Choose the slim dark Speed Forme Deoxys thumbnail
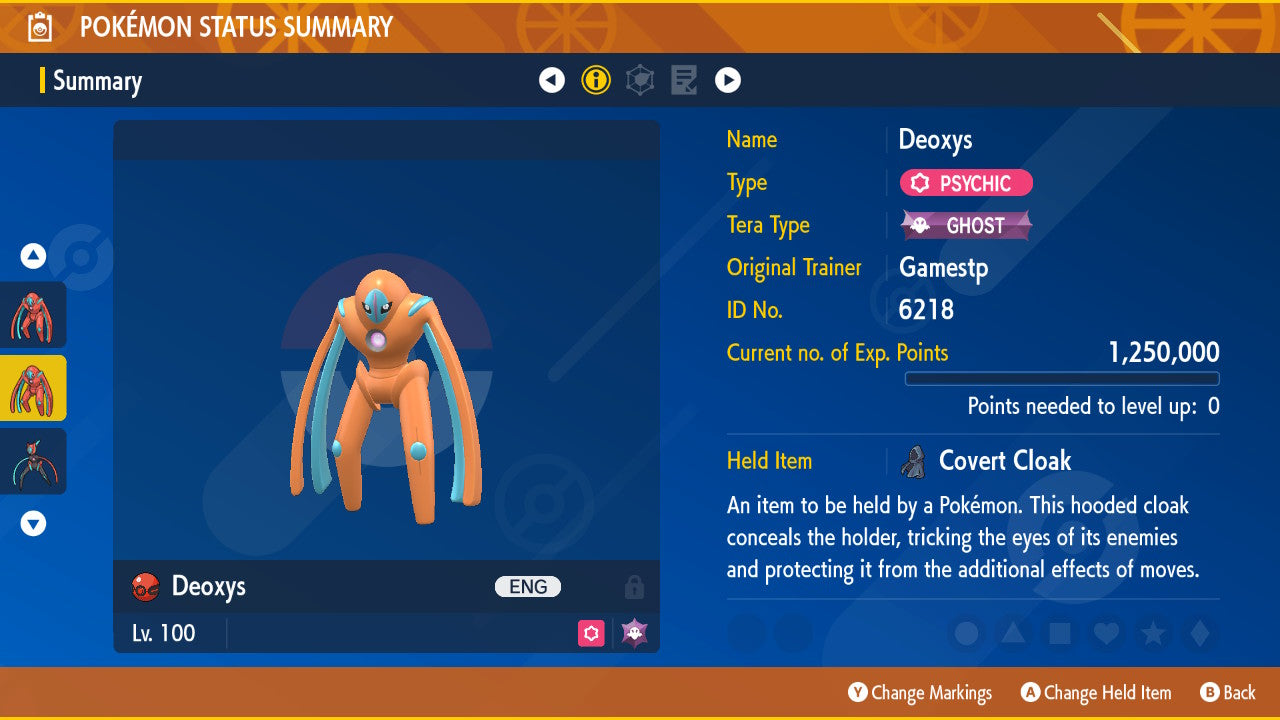This screenshot has width=1280, height=720. click(33, 461)
